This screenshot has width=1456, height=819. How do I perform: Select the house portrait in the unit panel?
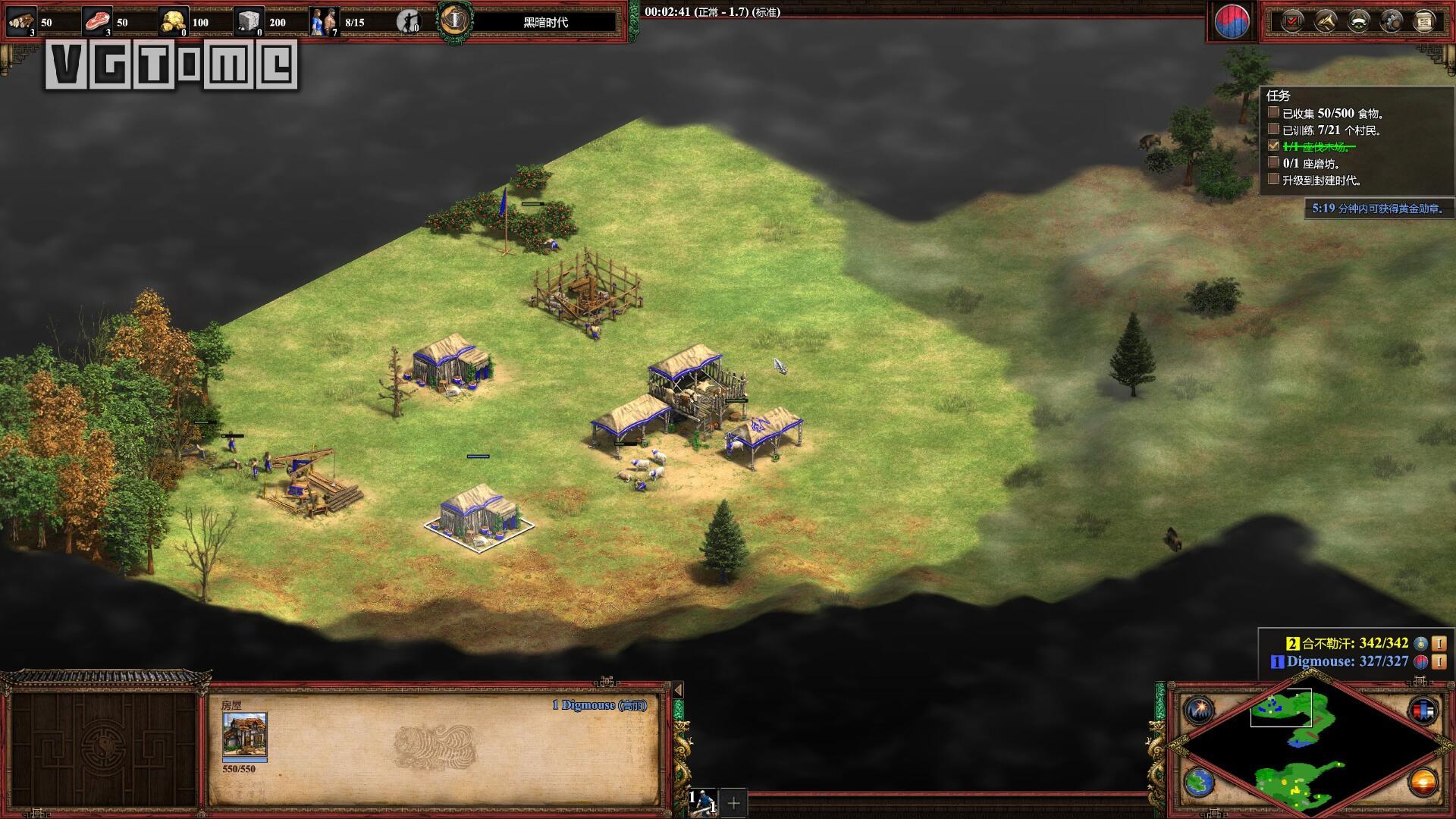244,734
